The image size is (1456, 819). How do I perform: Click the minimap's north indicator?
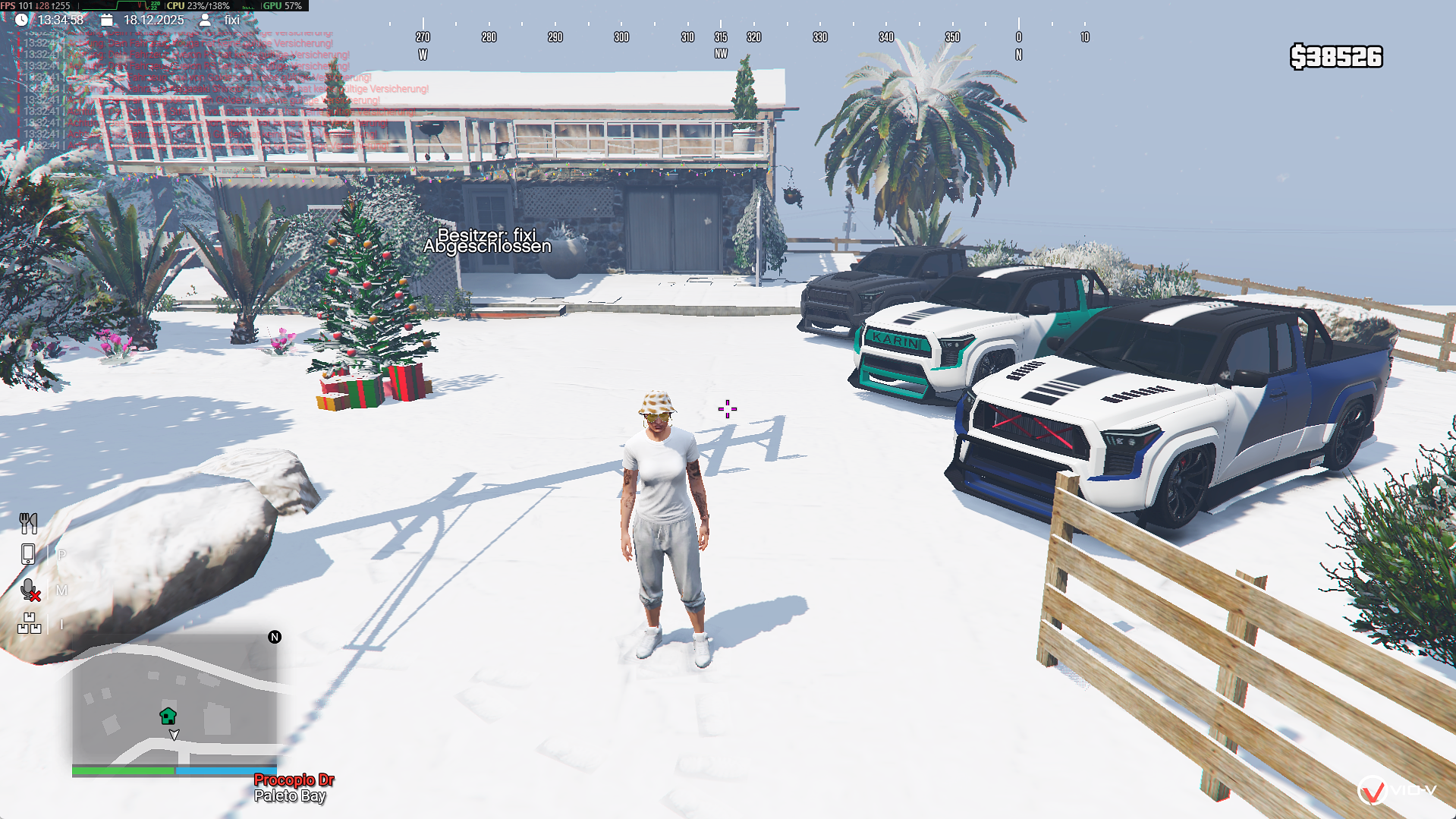click(x=275, y=637)
